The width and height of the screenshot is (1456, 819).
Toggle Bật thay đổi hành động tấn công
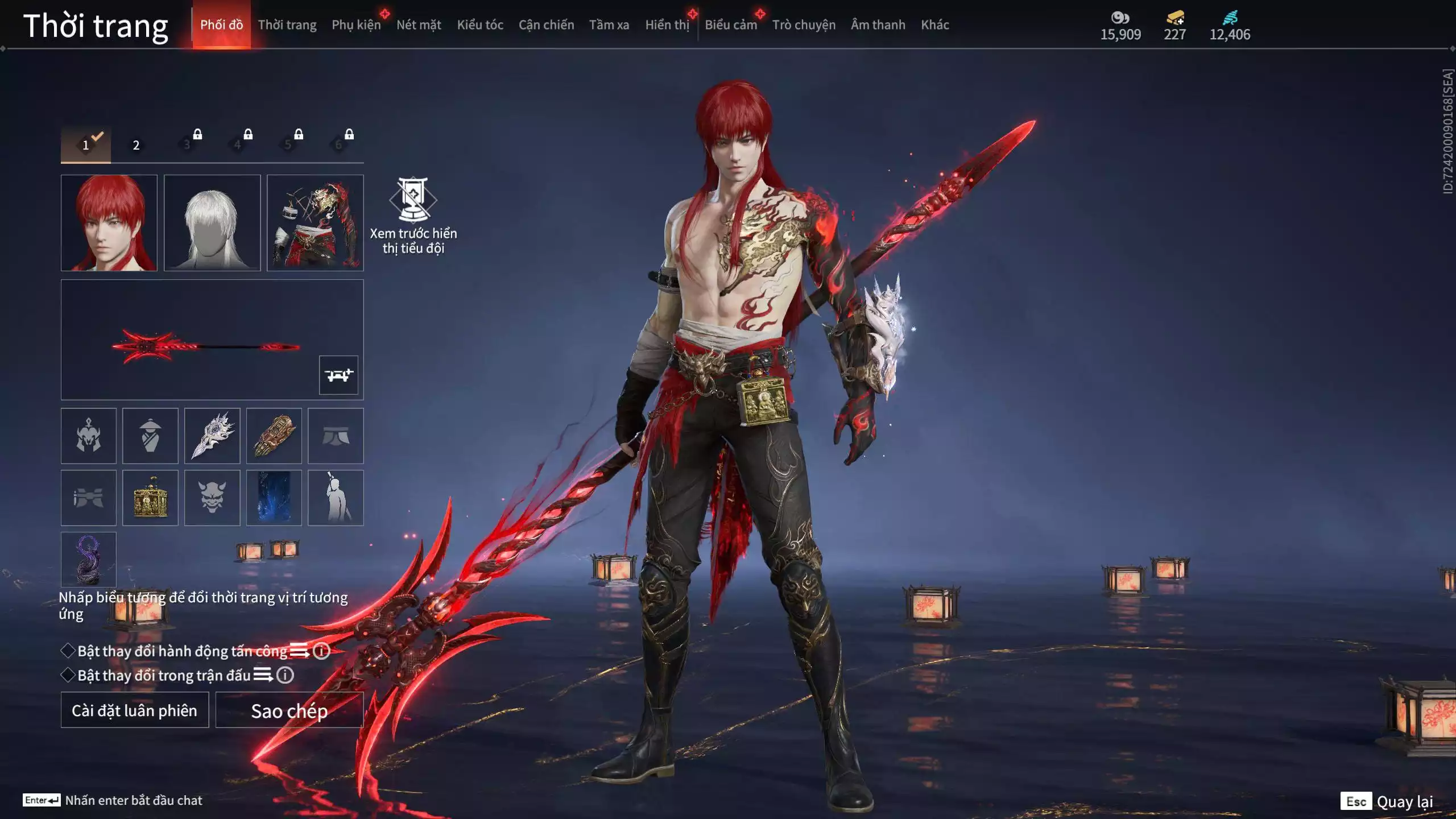click(68, 651)
